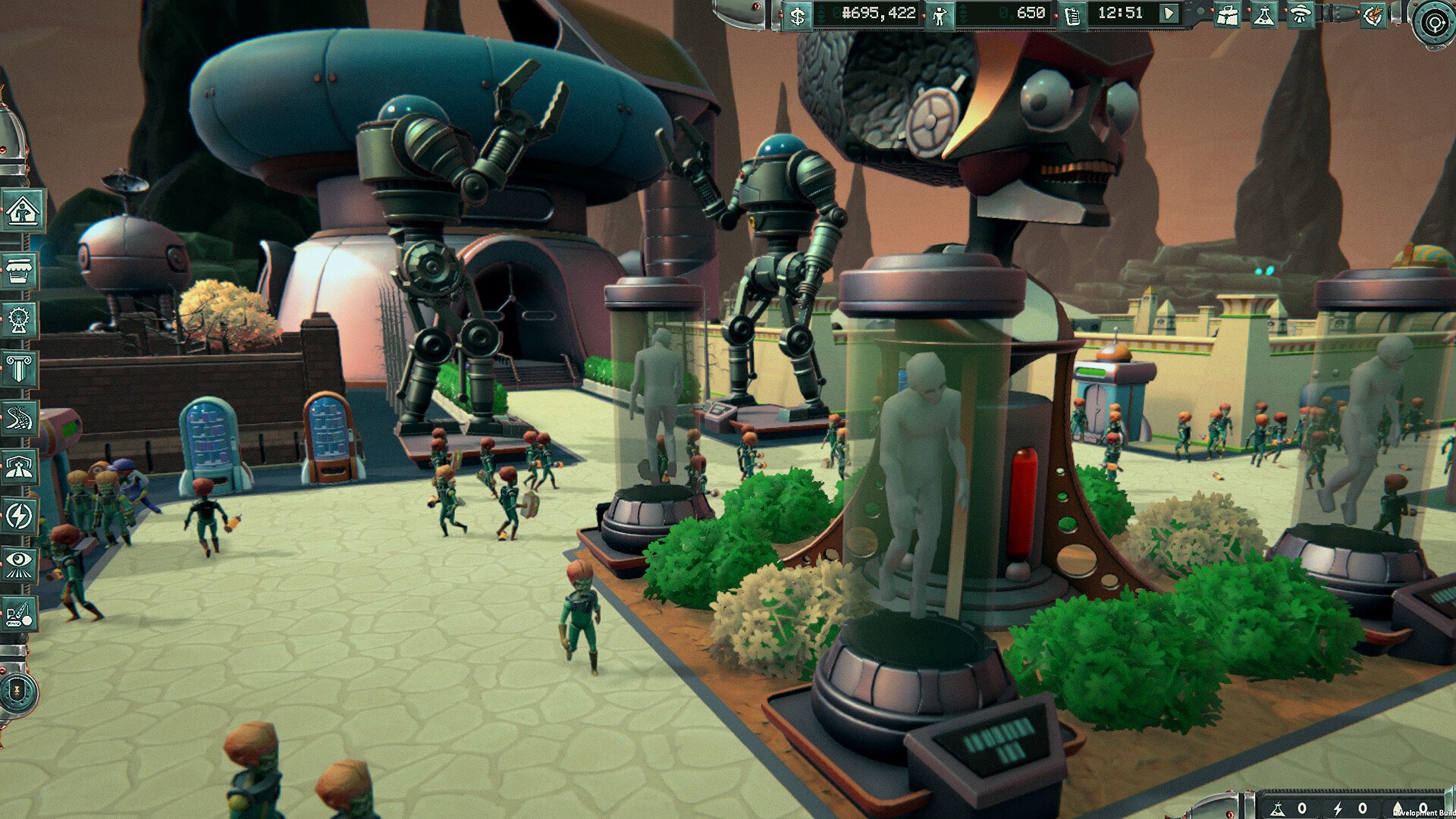Open the lightning bolt power category

click(19, 516)
